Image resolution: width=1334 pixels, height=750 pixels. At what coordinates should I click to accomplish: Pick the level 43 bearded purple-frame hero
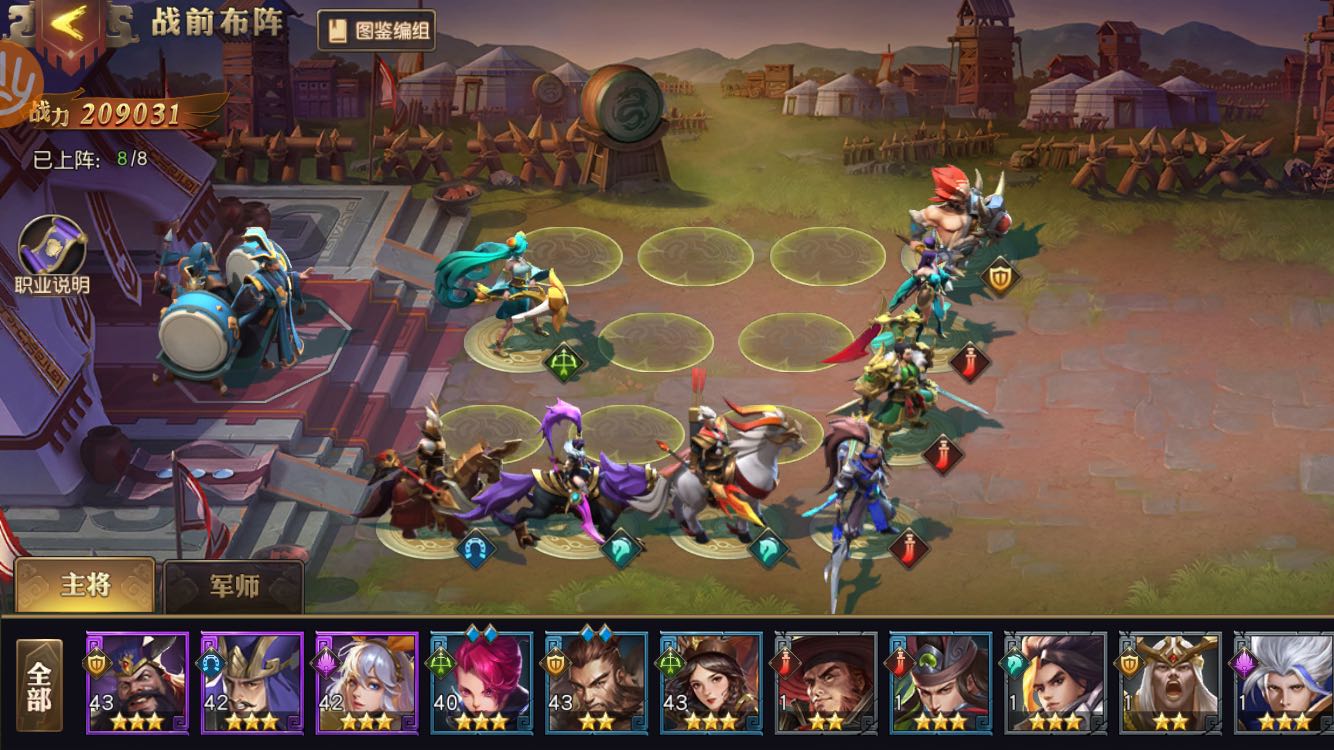(137, 682)
